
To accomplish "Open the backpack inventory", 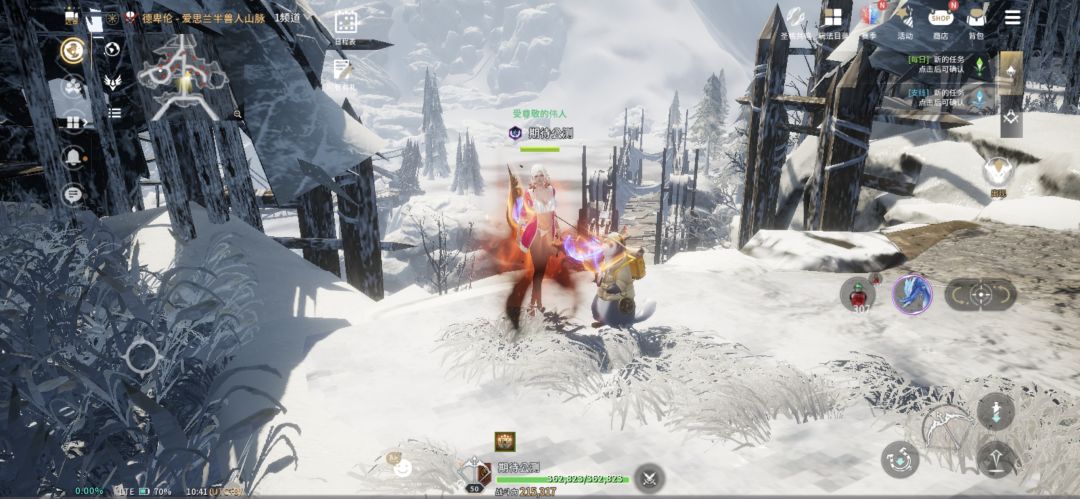I will [x=975, y=18].
